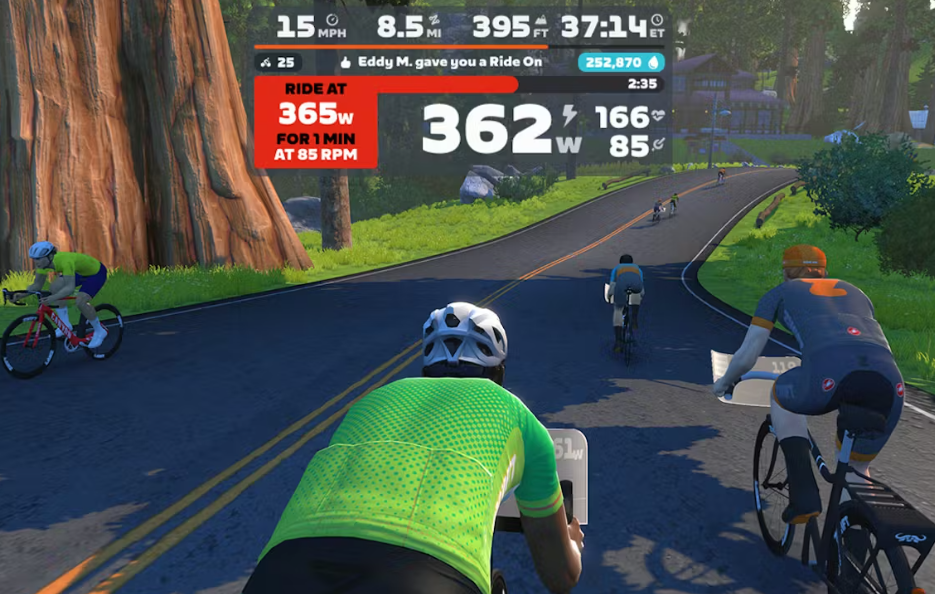Open the 252,870 drops counter pill
The height and width of the screenshot is (594, 935).
click(621, 62)
